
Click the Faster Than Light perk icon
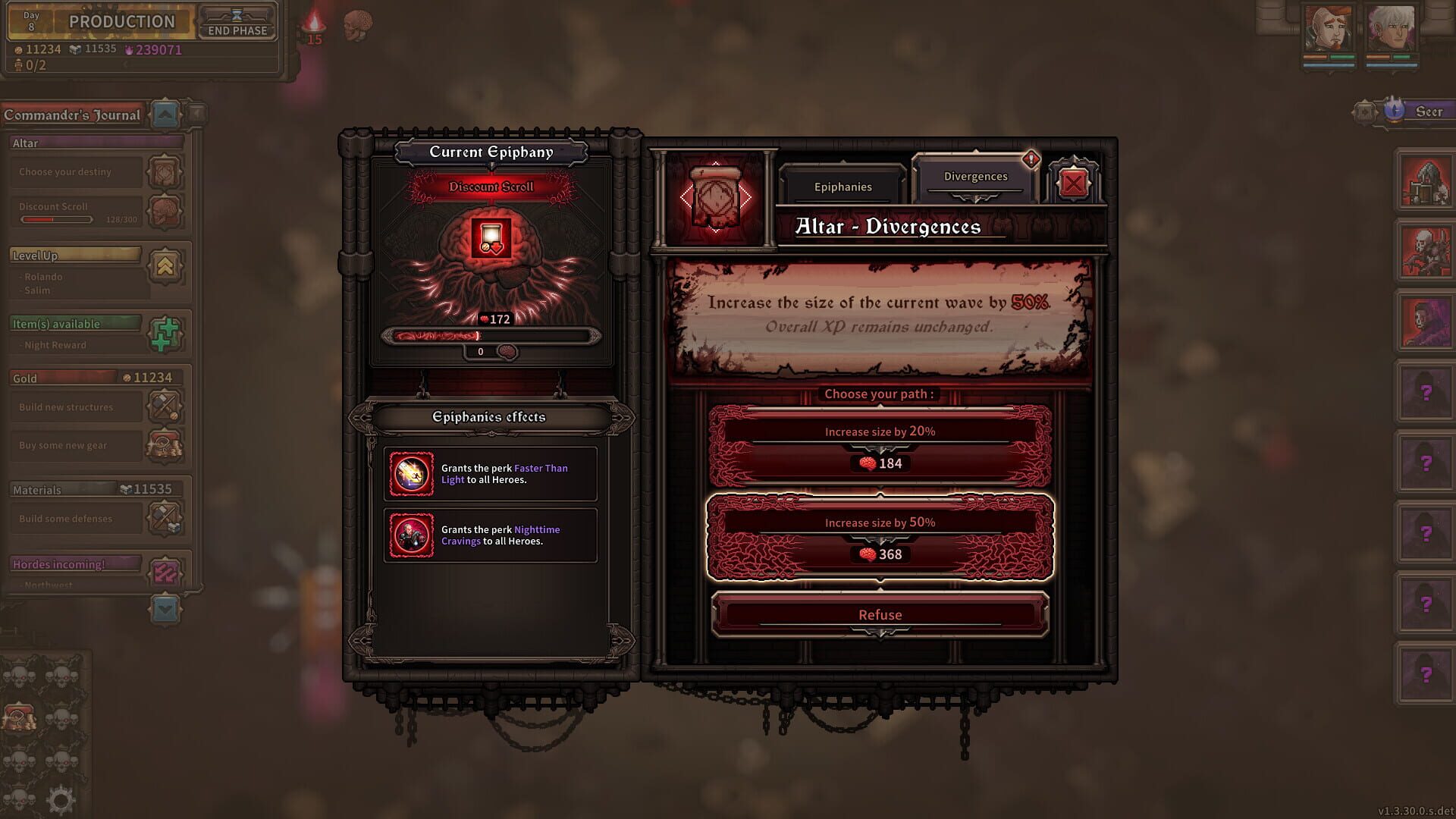coord(411,473)
